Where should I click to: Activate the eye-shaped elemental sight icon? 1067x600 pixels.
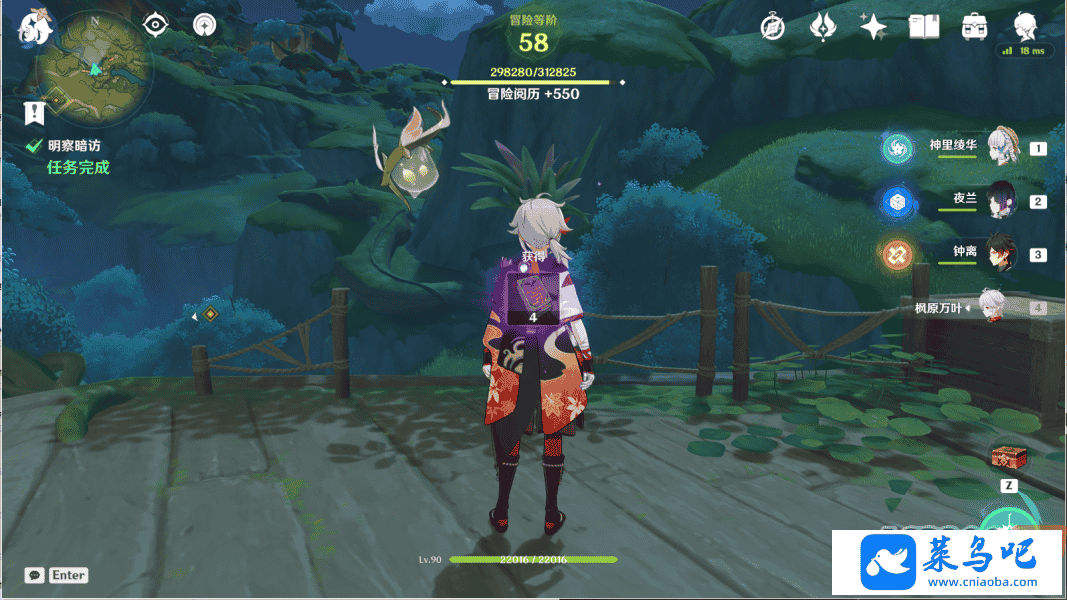coord(156,25)
